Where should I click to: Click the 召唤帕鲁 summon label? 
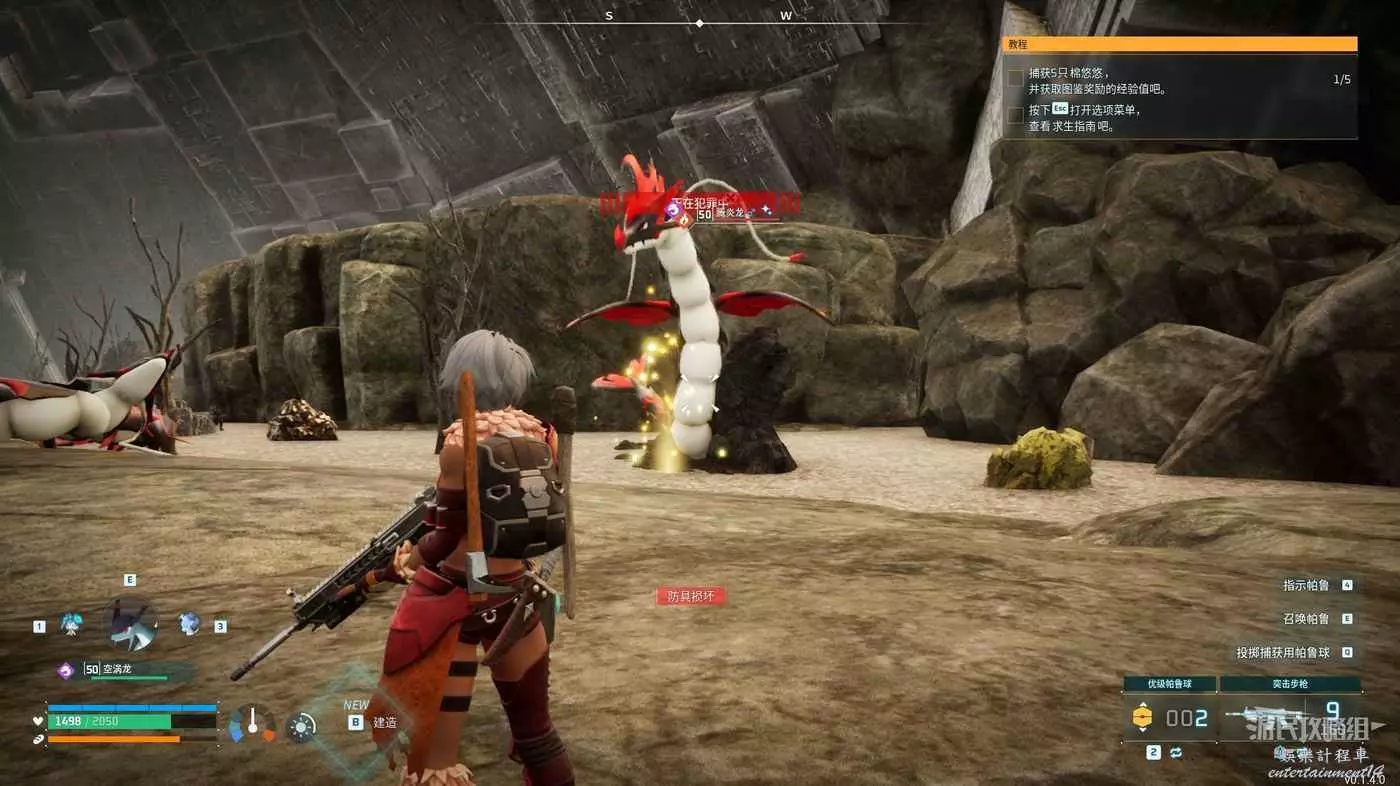coord(1306,619)
